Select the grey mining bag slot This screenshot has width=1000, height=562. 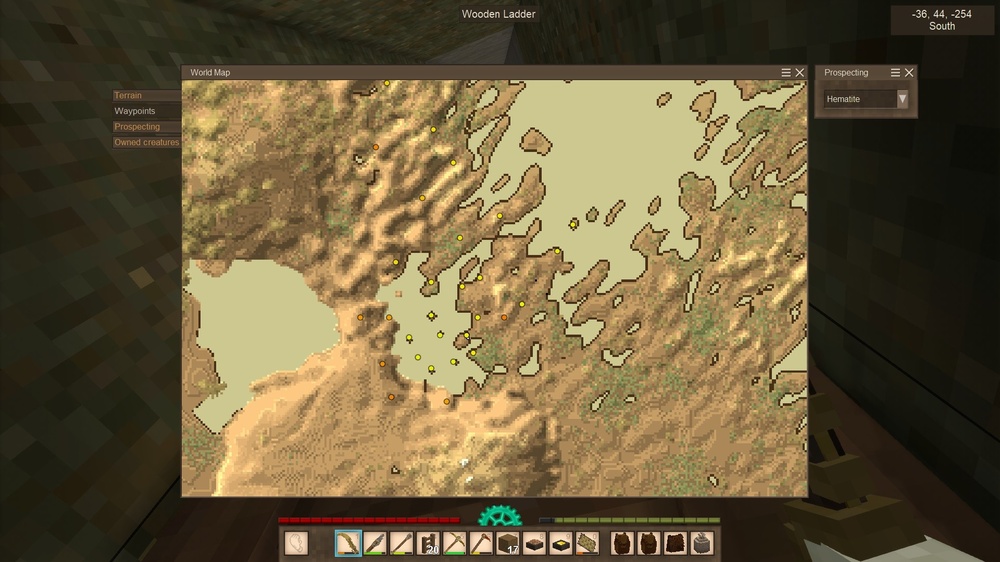[703, 543]
